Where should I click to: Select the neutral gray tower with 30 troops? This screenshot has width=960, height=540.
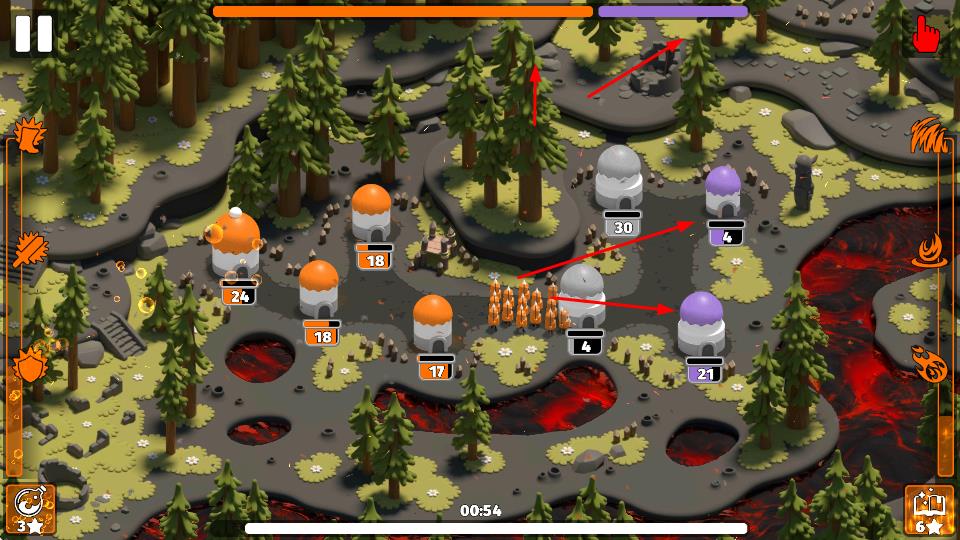click(x=619, y=178)
